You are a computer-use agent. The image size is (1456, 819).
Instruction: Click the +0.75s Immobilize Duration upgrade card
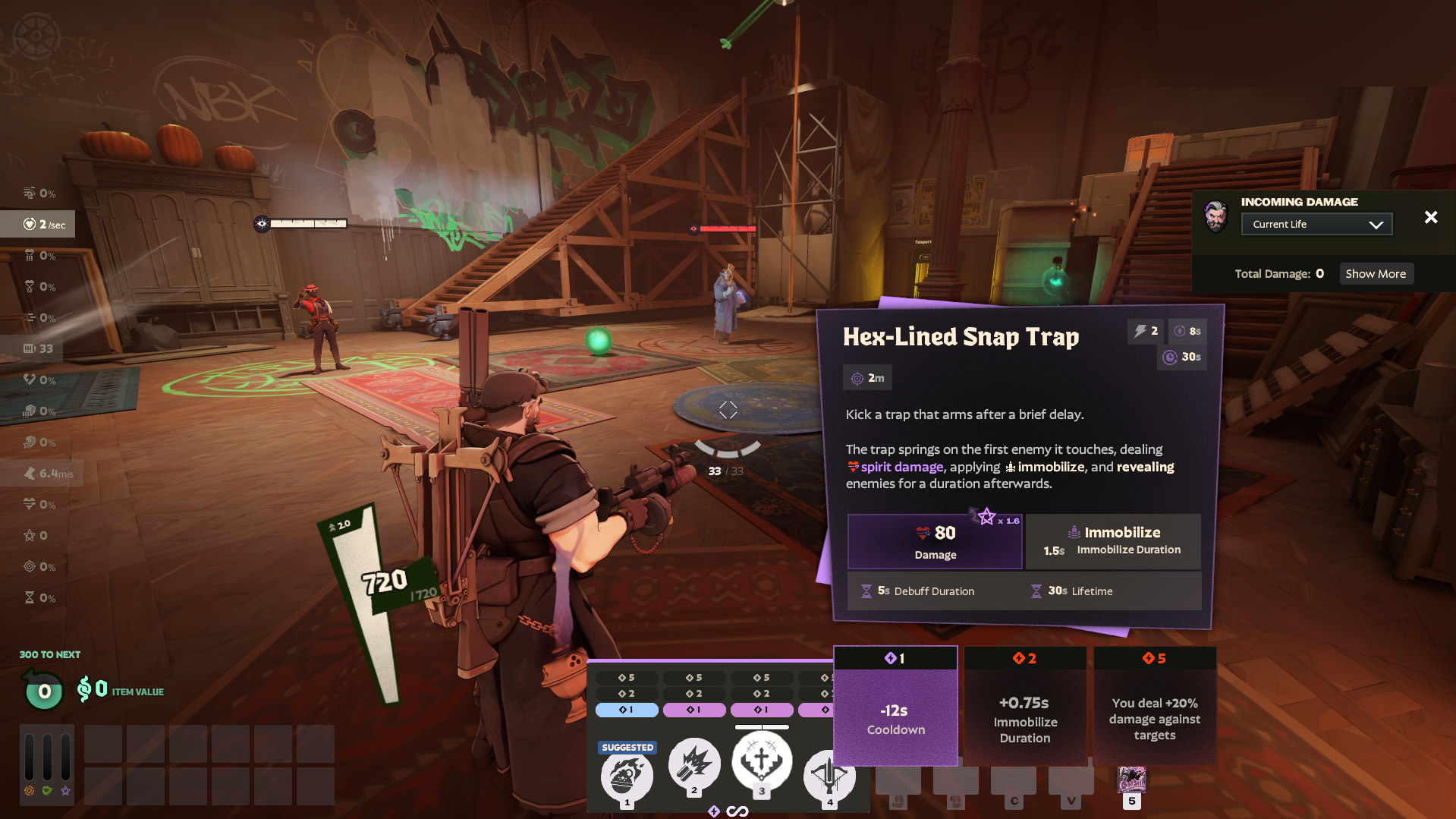click(1025, 706)
